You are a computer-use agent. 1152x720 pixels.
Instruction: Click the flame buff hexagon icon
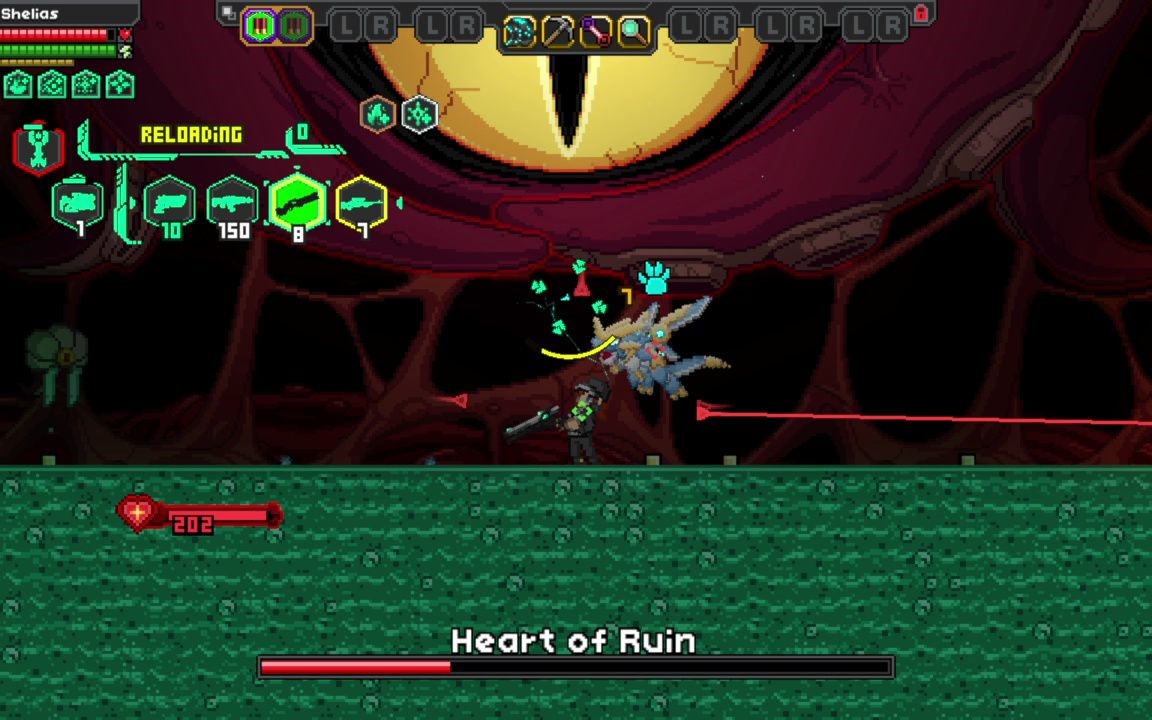click(378, 115)
